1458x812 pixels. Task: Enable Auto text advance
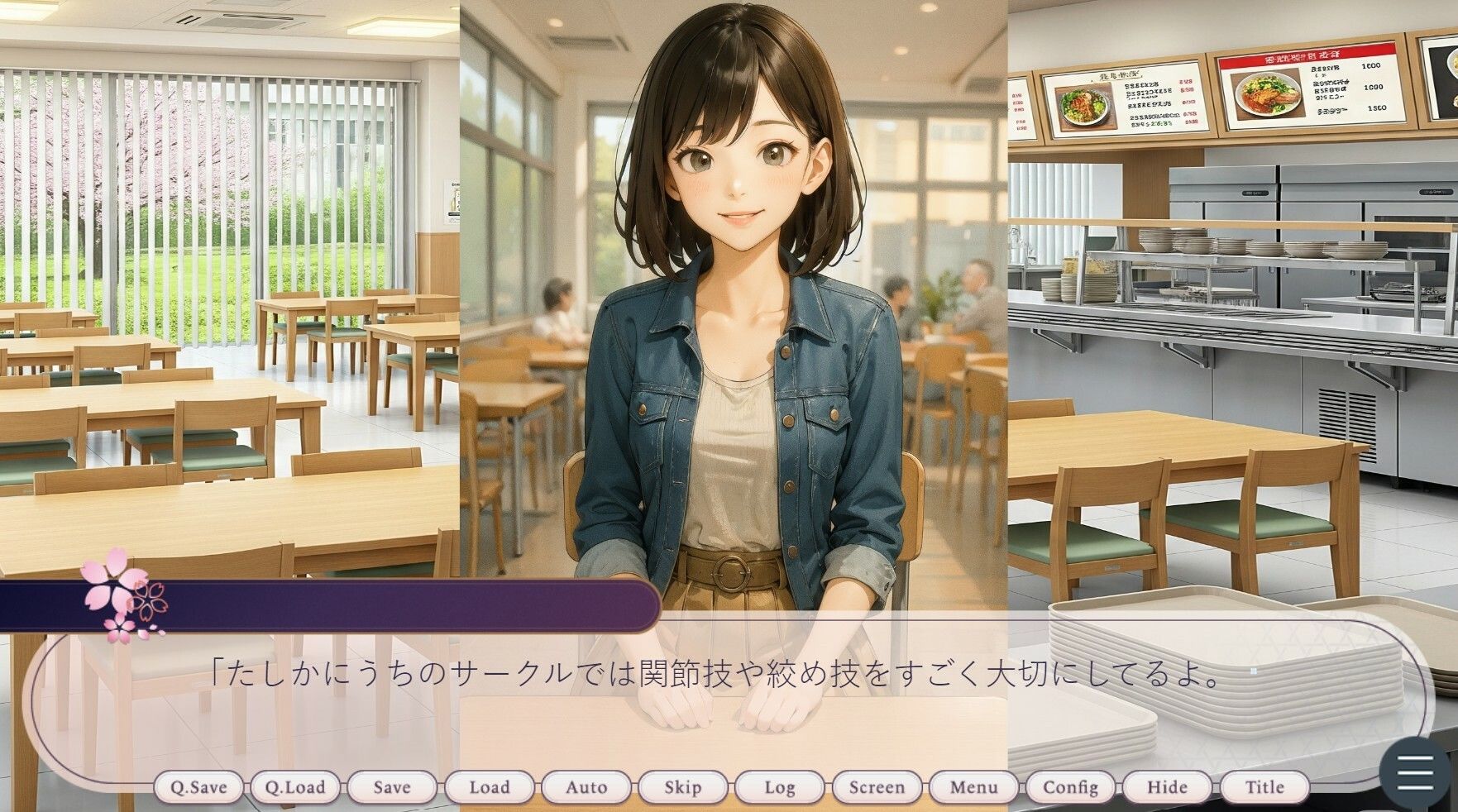[586, 787]
